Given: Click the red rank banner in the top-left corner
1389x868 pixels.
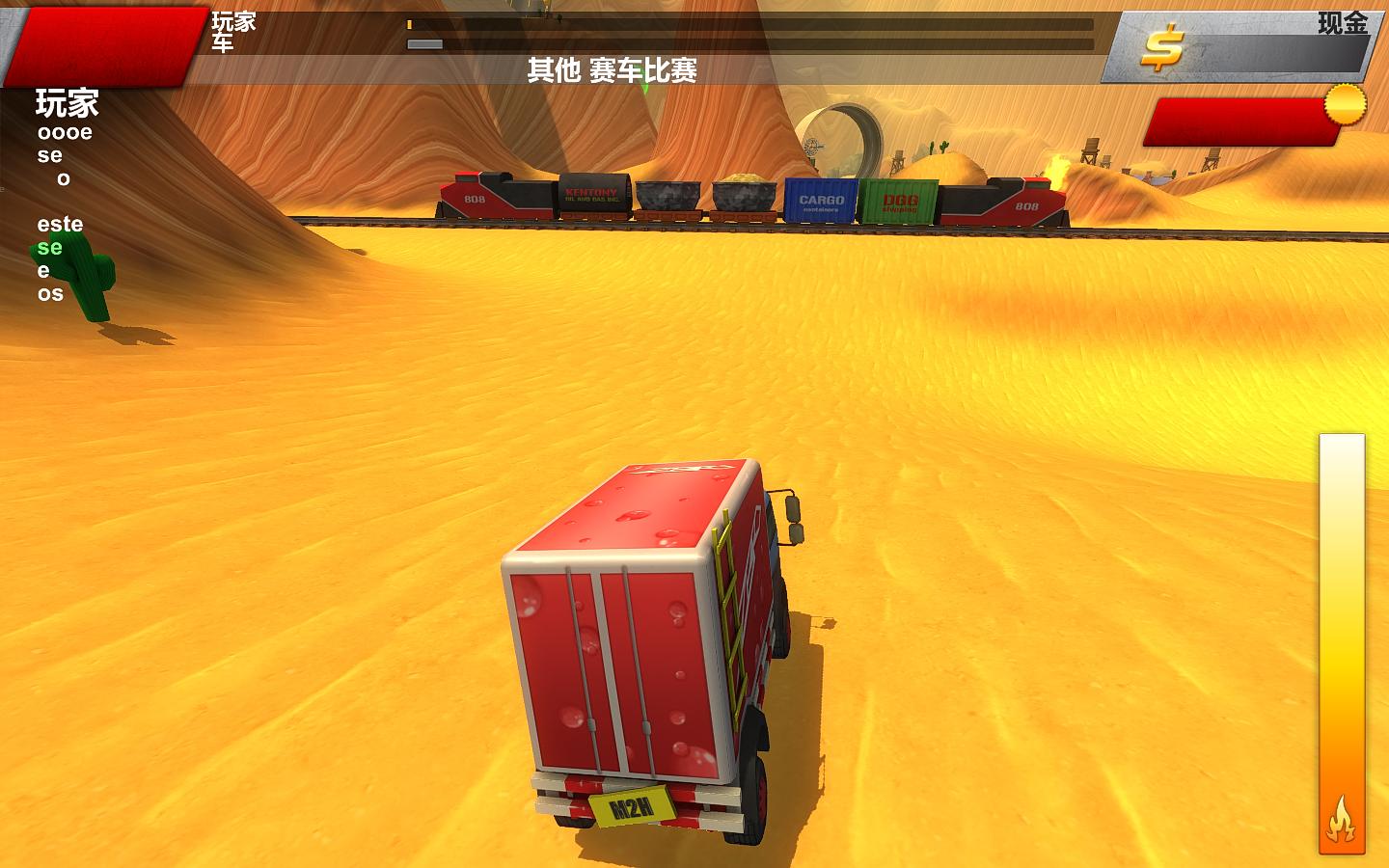Looking at the screenshot, I should (96, 43).
